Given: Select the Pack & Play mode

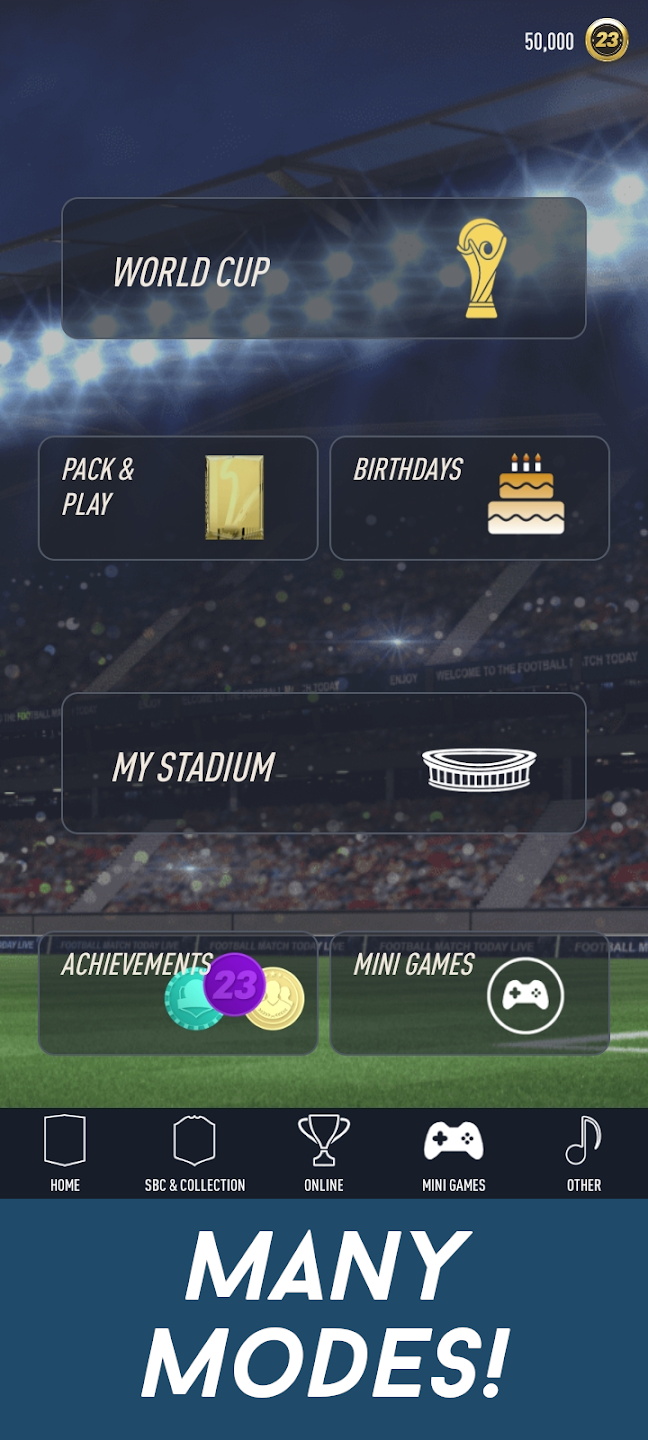Looking at the screenshot, I should pos(178,498).
